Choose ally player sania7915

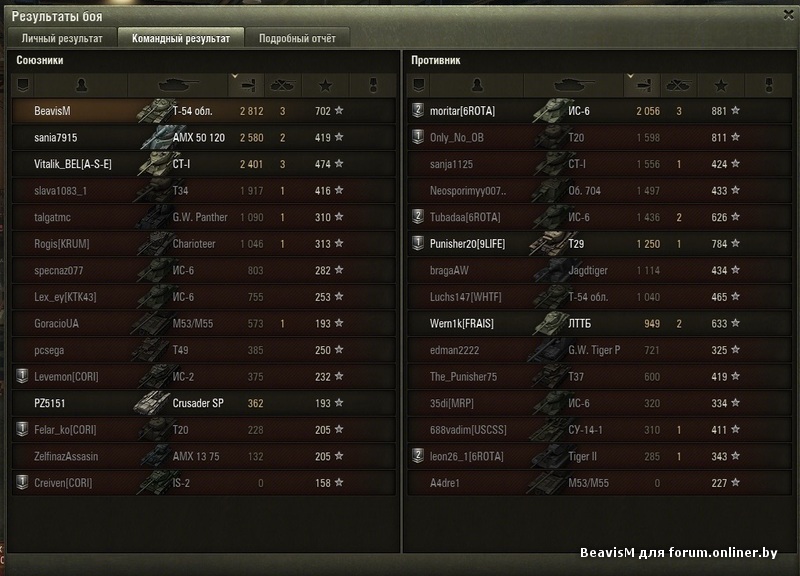point(204,137)
